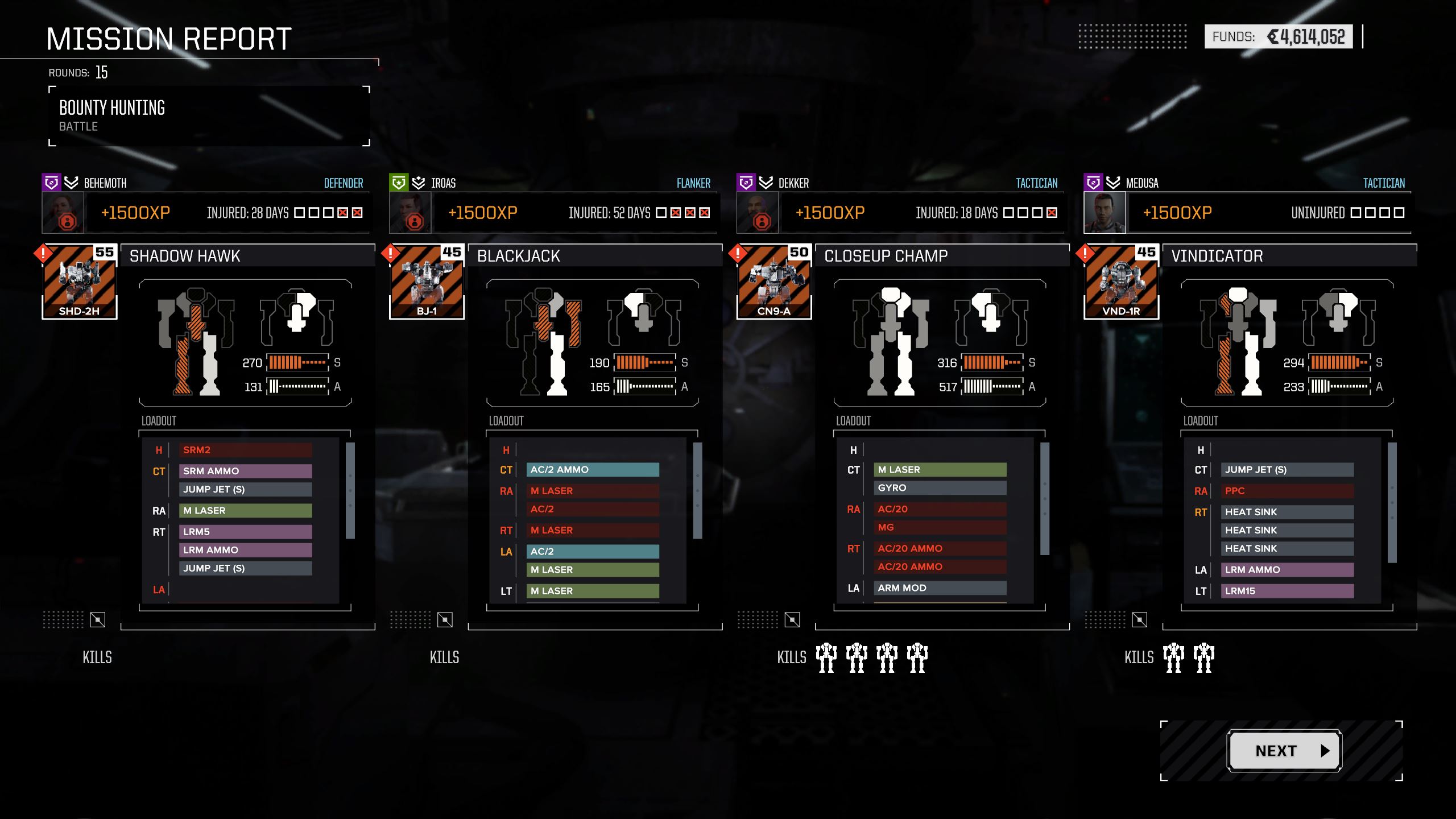Click the Shadow Hawk loadout scrollbar
1456x819 pixels.
coord(350,490)
